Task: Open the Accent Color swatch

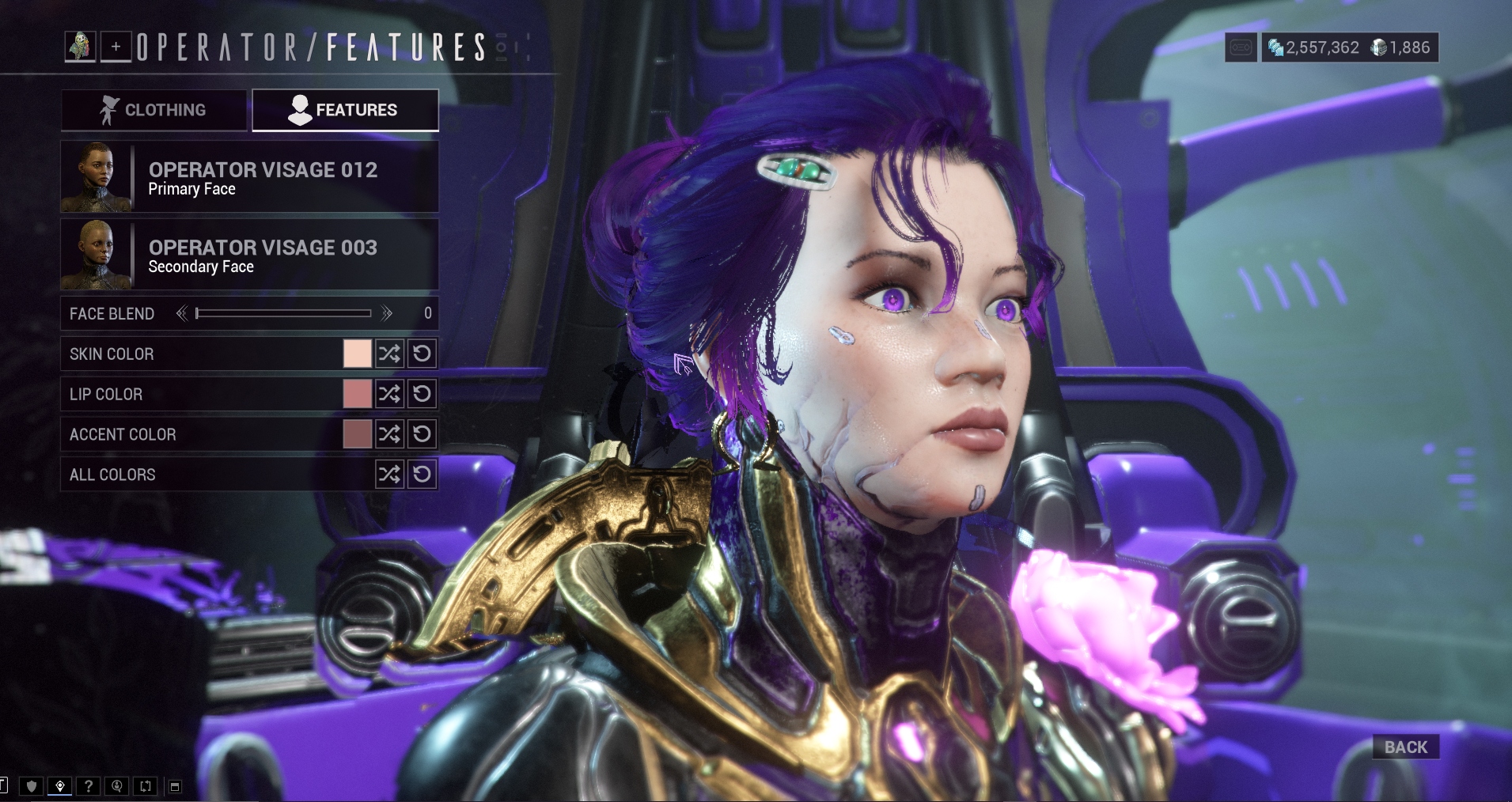Action: pos(357,434)
